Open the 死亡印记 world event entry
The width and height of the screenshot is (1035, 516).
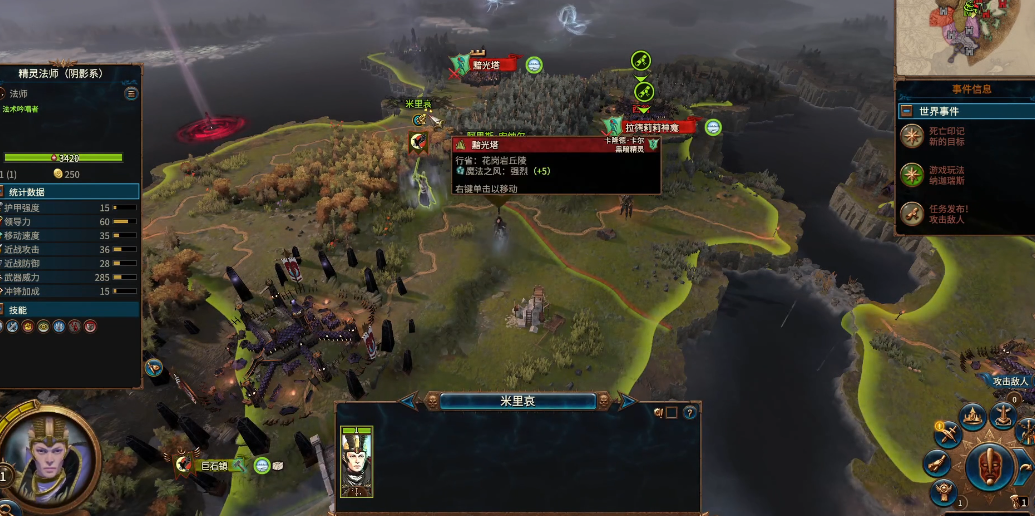point(911,135)
